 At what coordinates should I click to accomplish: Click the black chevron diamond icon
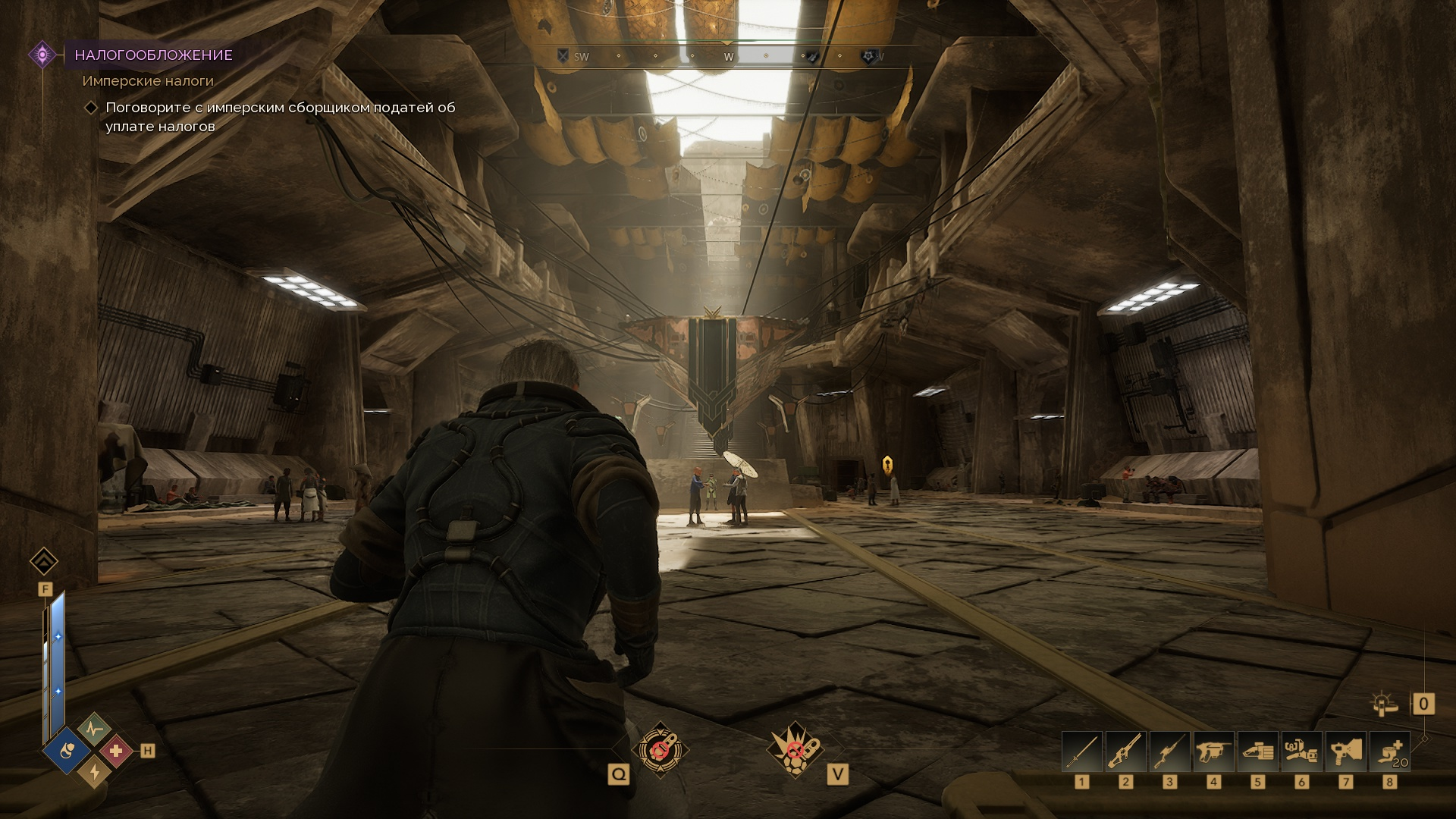click(44, 562)
